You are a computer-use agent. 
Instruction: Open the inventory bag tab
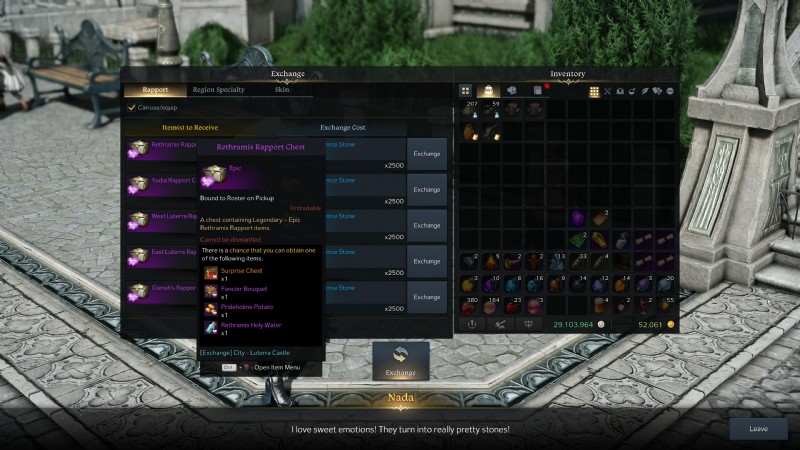(x=489, y=91)
